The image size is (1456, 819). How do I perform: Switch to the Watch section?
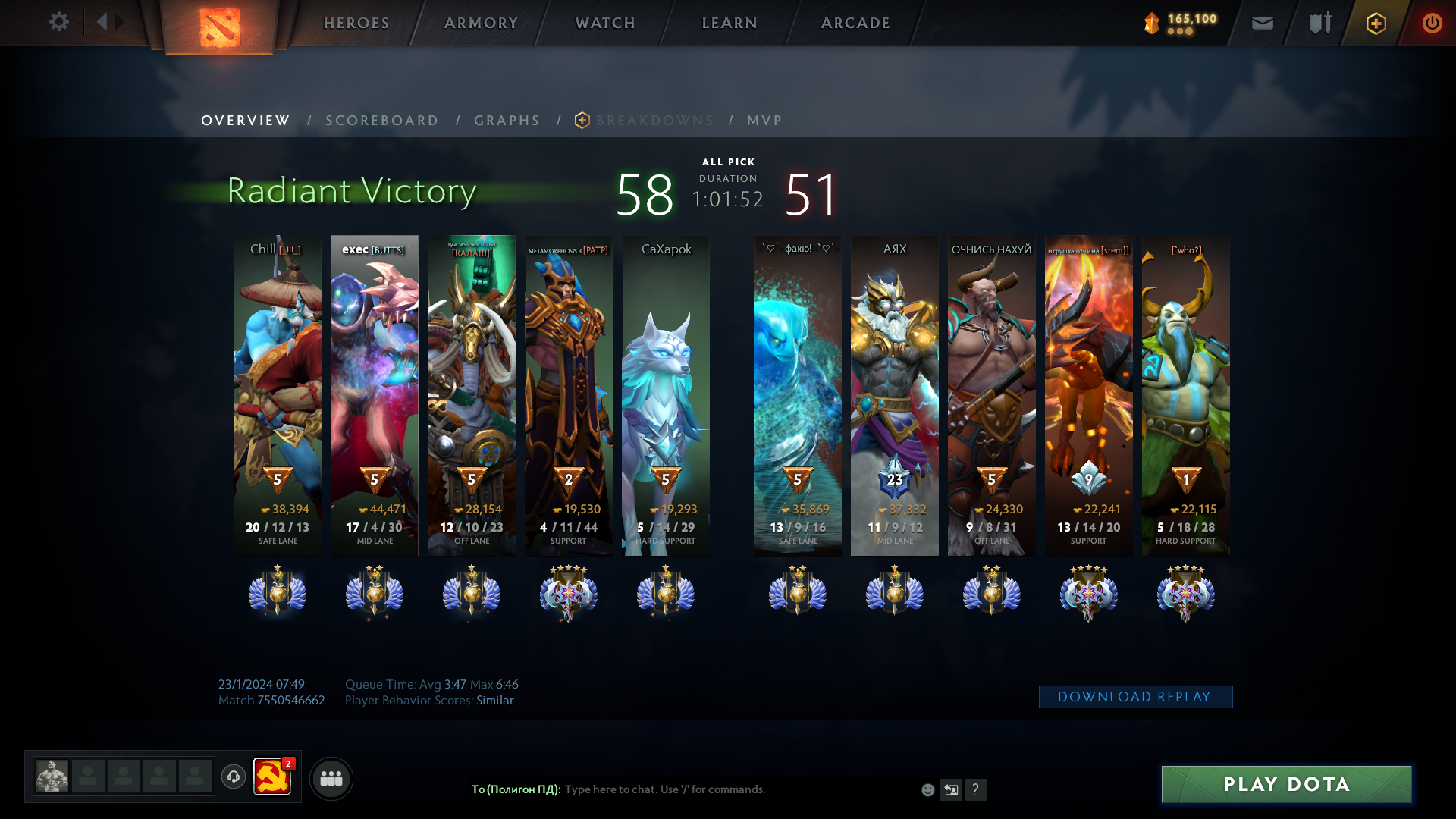tap(605, 23)
